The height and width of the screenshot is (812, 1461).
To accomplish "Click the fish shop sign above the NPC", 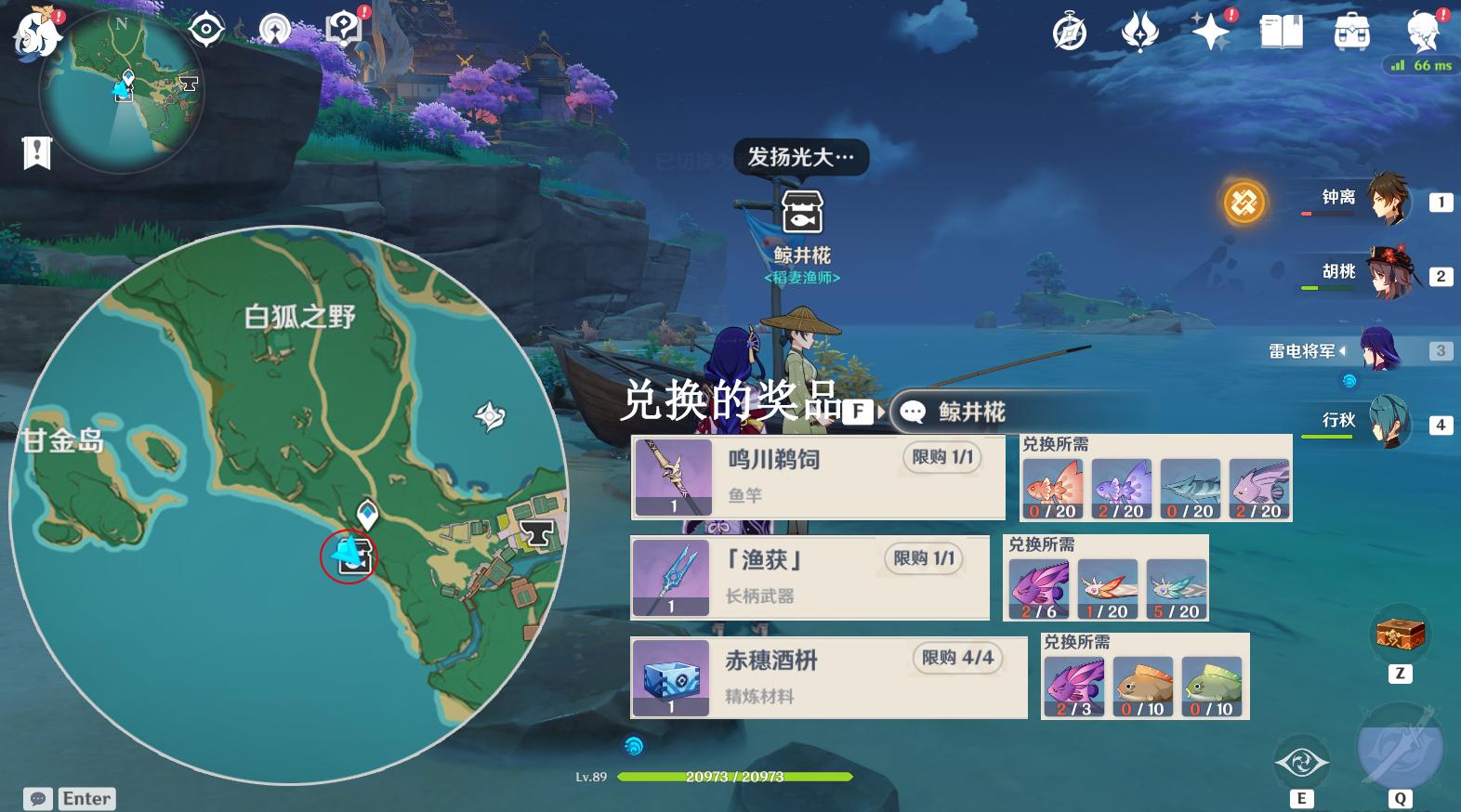I will [805, 211].
